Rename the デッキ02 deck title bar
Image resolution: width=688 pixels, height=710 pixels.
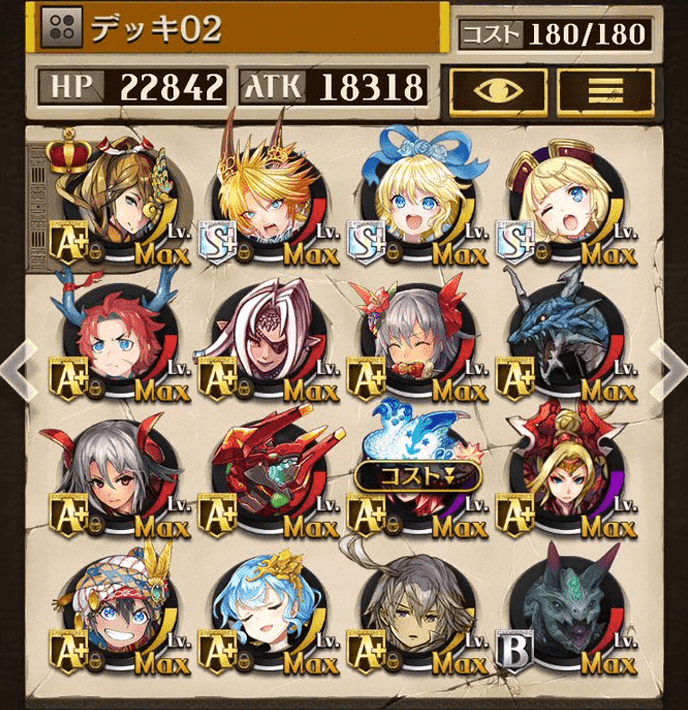240,29
